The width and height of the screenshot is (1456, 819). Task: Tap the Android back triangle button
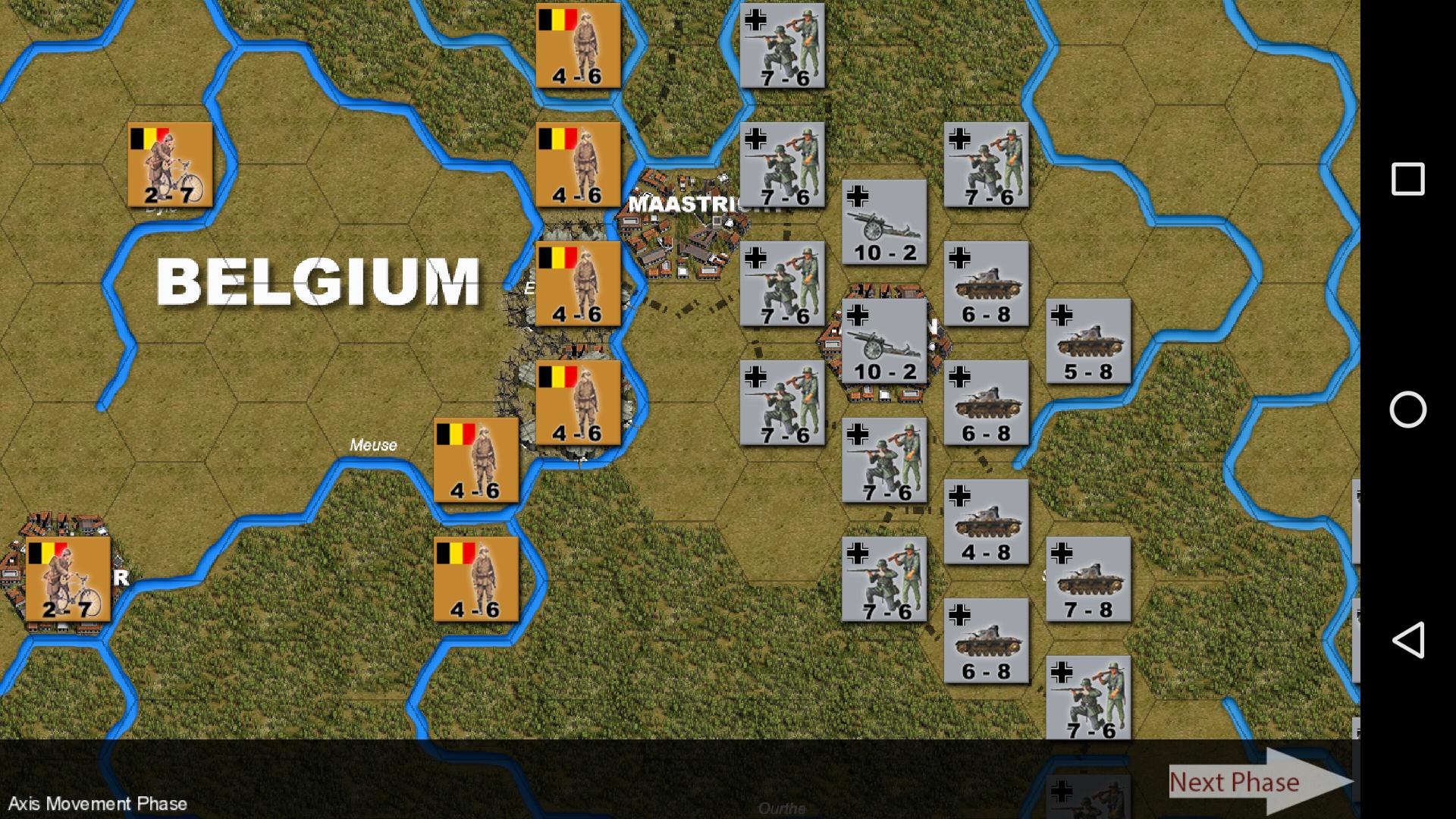1409,641
